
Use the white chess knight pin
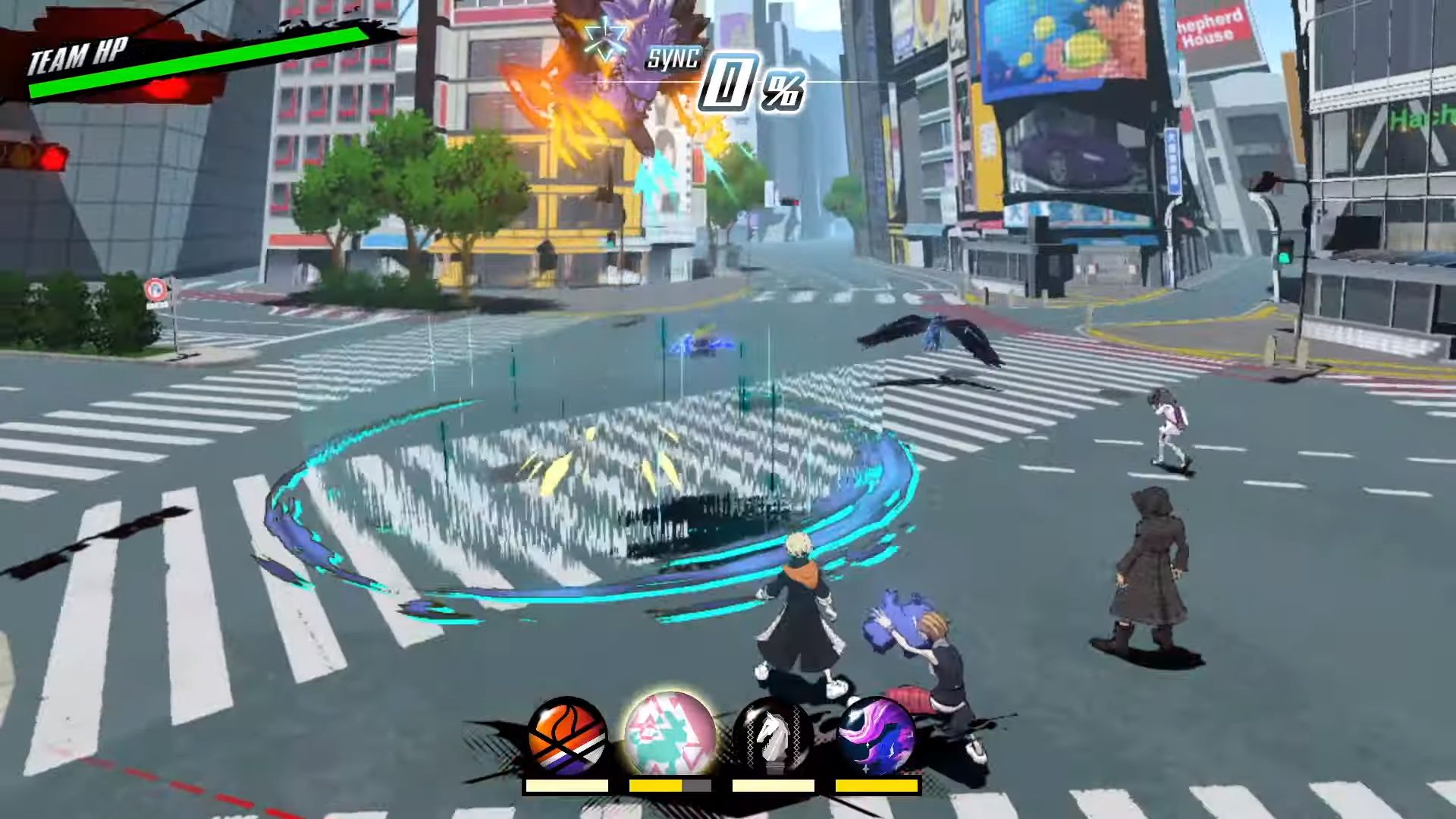(x=772, y=734)
